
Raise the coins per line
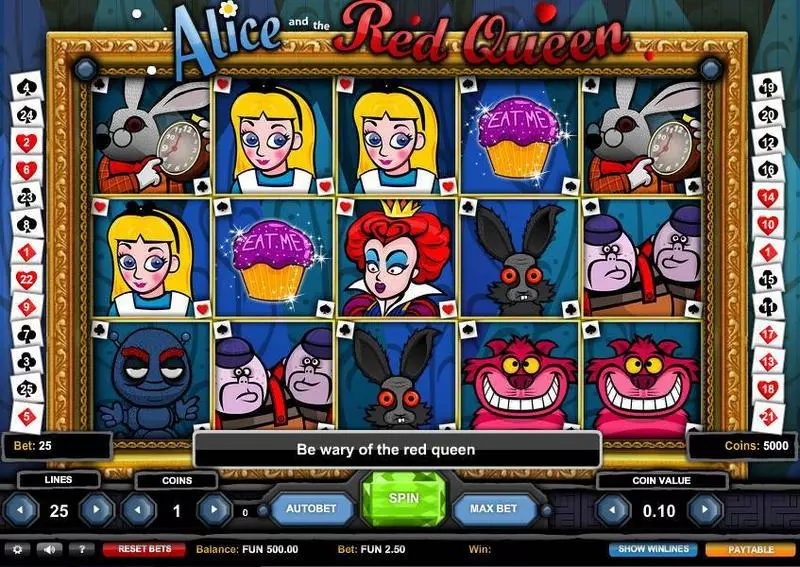click(212, 510)
